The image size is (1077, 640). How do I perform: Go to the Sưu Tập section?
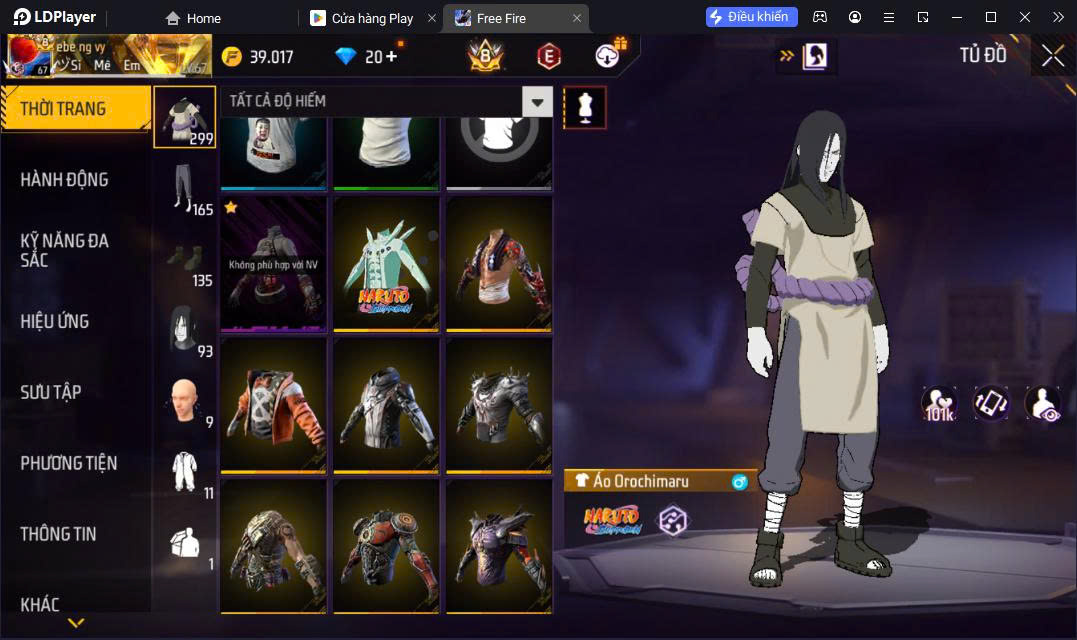point(51,392)
